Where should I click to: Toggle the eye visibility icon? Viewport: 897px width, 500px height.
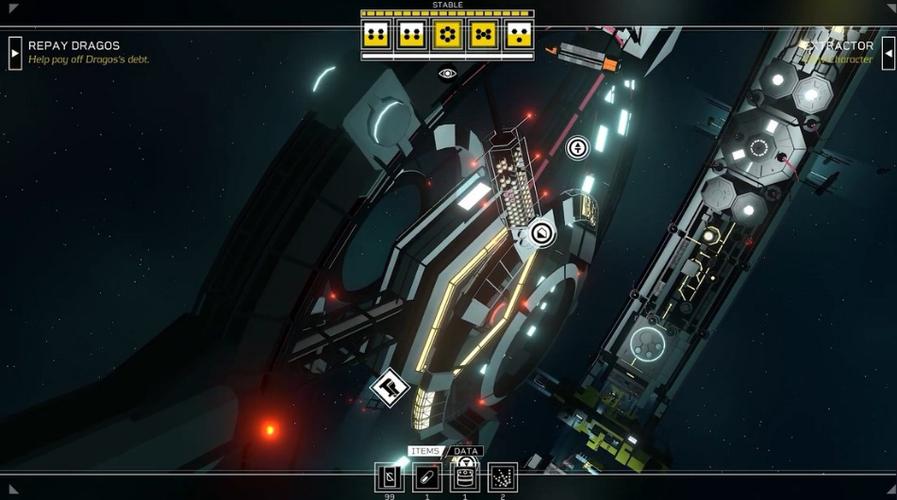coord(447,73)
